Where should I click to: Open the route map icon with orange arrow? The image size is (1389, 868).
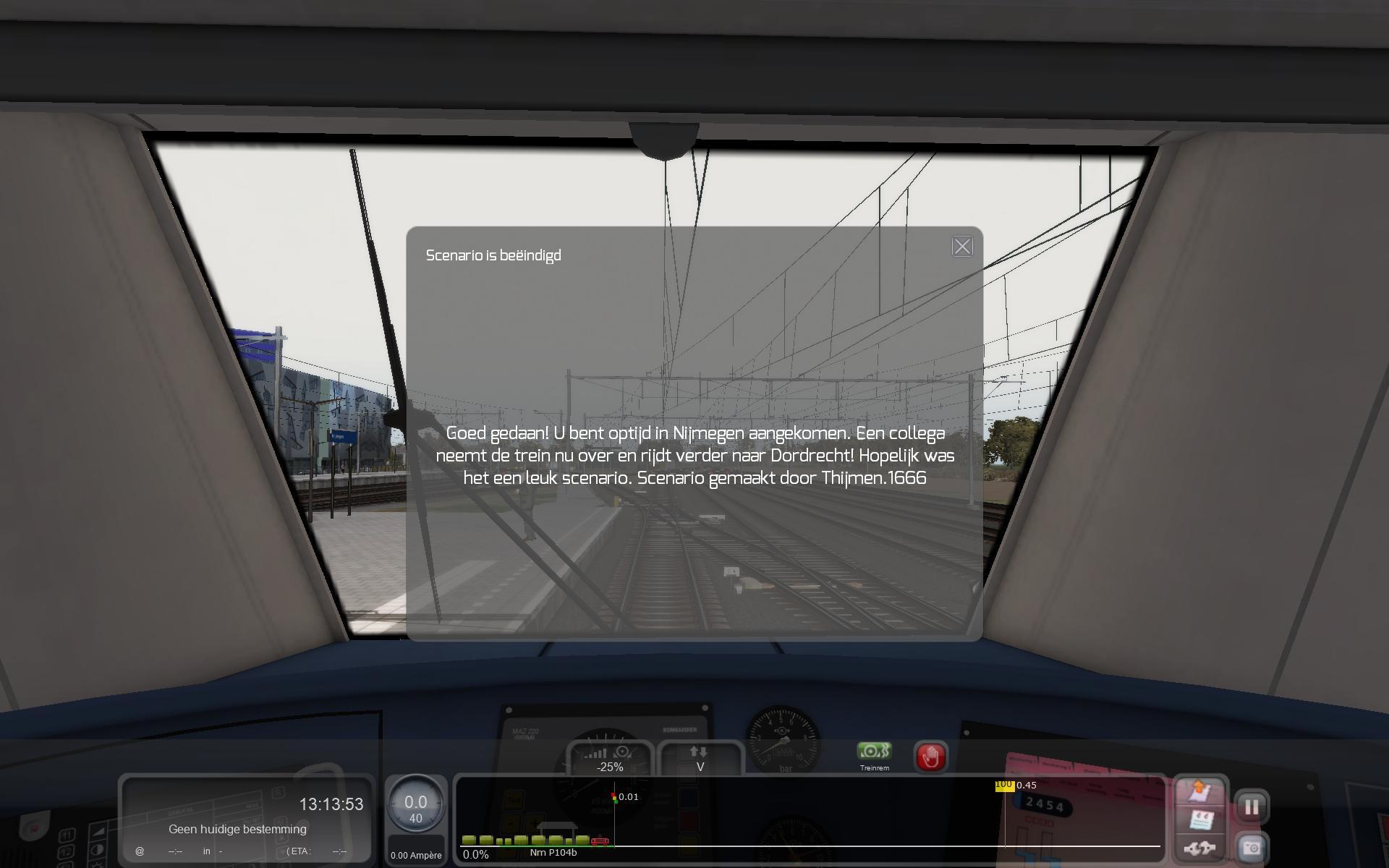pyautogui.click(x=1199, y=791)
